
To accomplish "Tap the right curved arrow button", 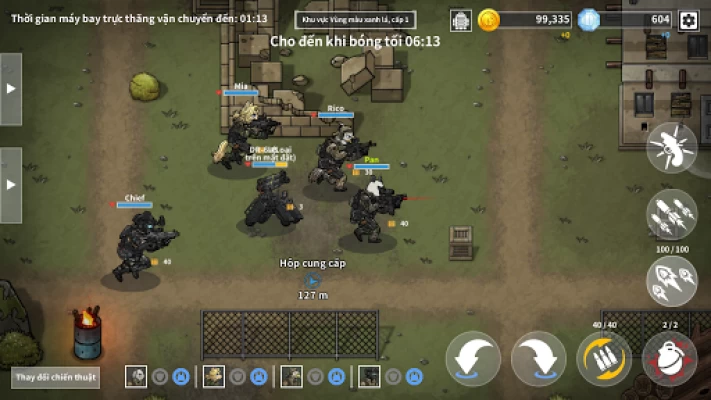I will click(x=539, y=359).
